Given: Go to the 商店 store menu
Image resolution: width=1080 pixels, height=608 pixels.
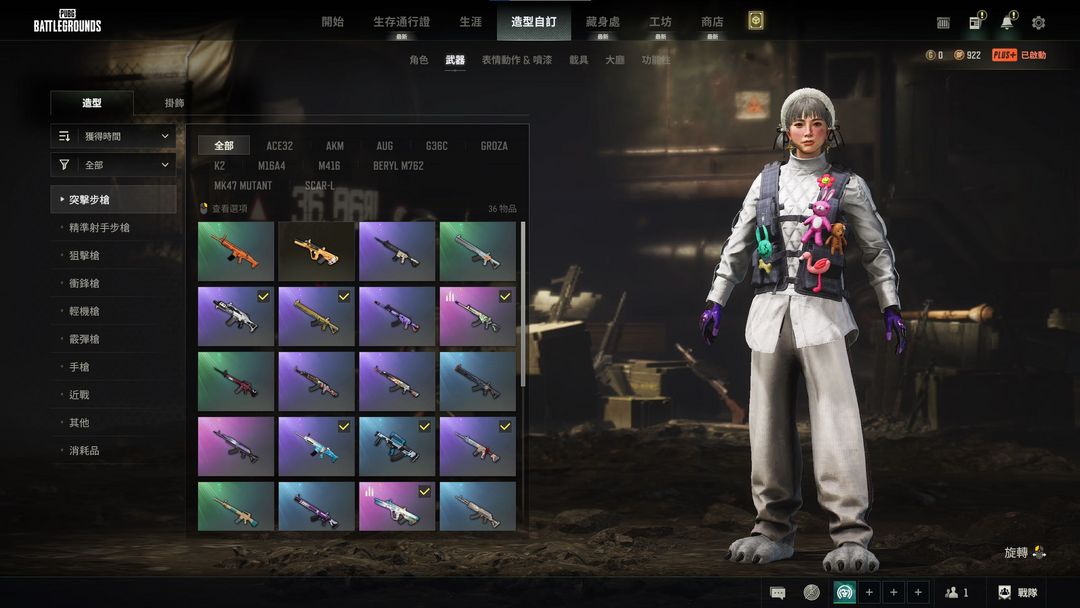Looking at the screenshot, I should 712,22.
